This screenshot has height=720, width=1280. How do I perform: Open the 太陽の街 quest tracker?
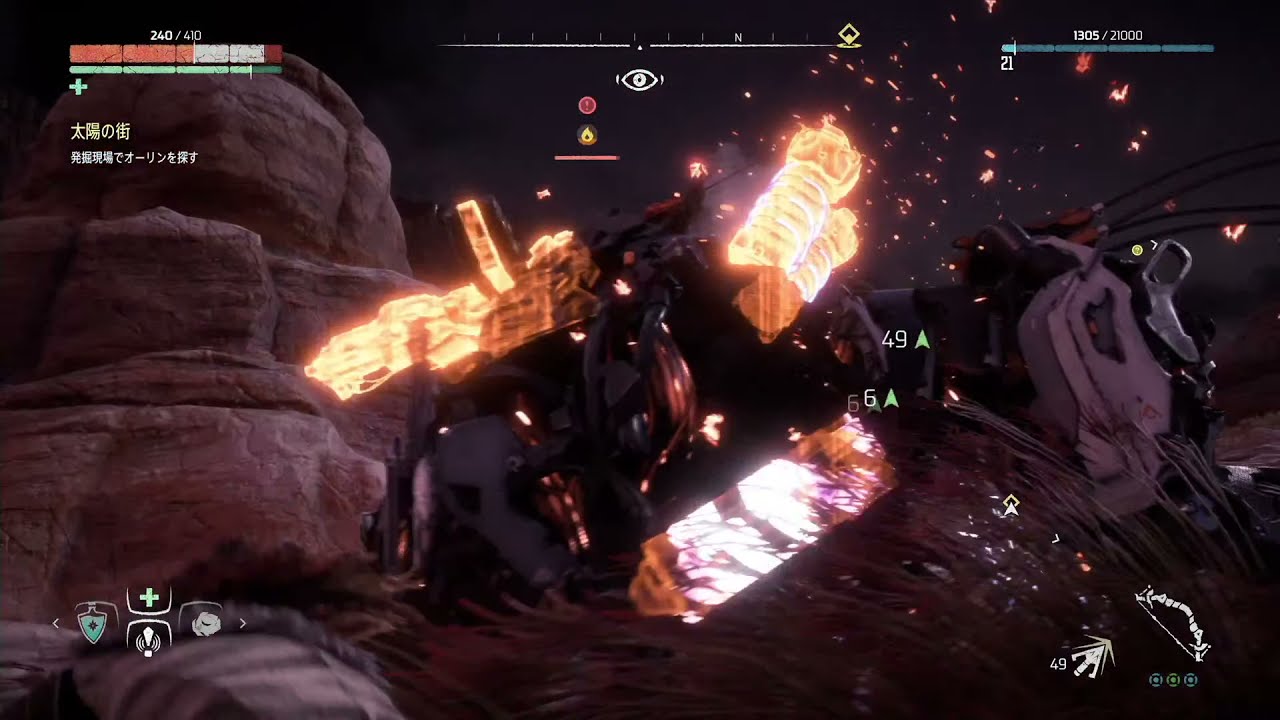[100, 132]
